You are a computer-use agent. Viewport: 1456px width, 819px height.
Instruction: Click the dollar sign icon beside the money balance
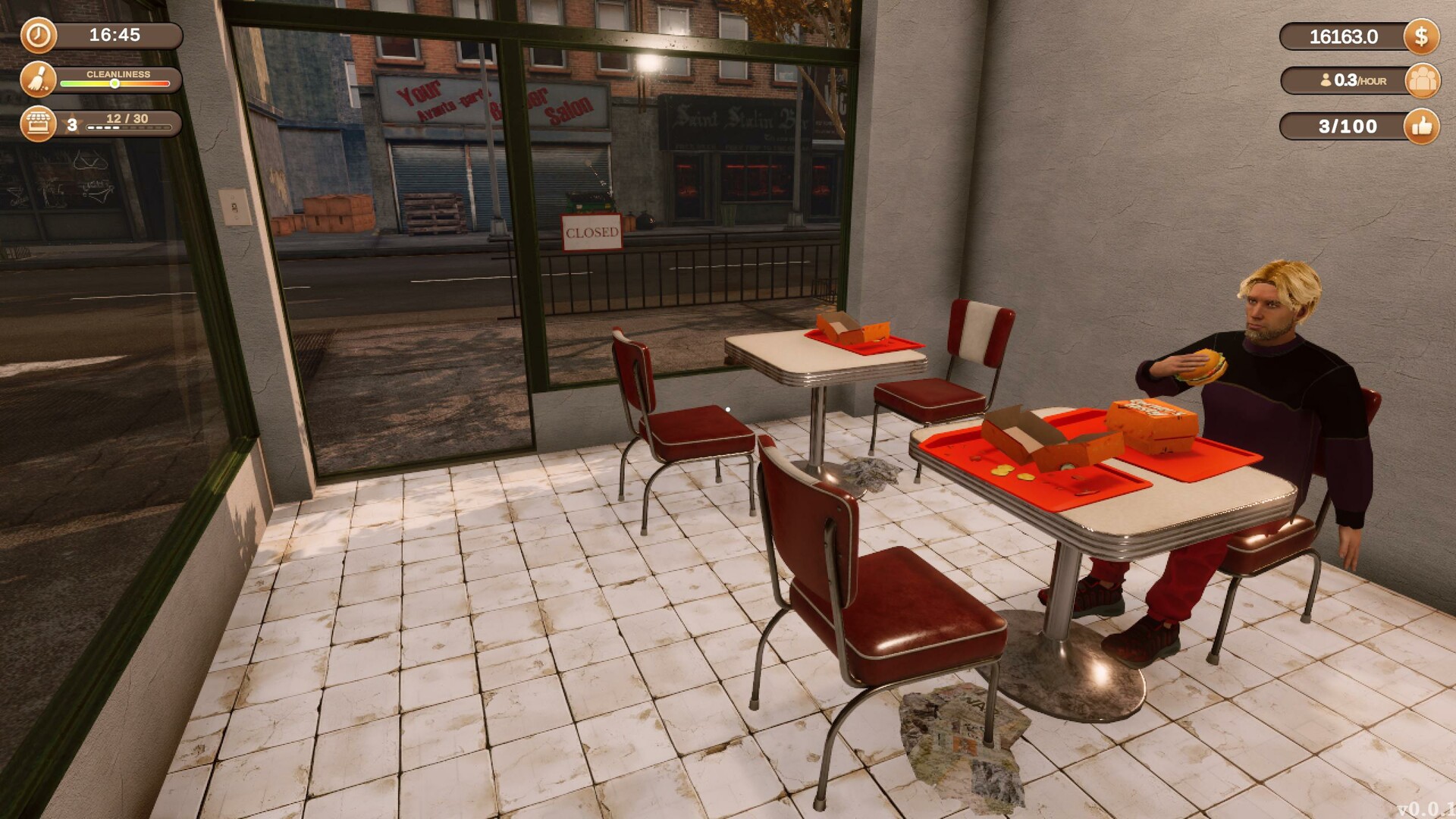pos(1422,35)
